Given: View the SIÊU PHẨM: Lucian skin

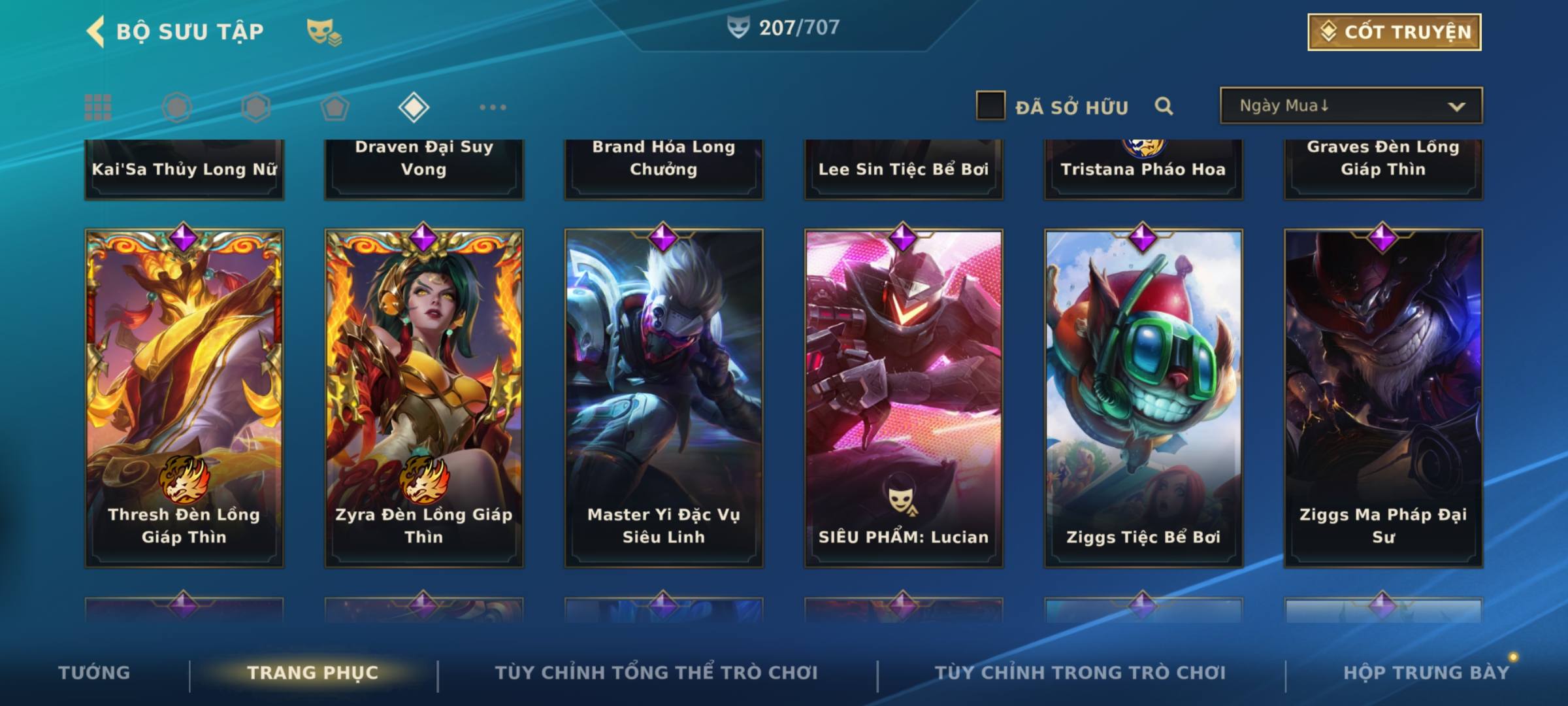Looking at the screenshot, I should [904, 397].
